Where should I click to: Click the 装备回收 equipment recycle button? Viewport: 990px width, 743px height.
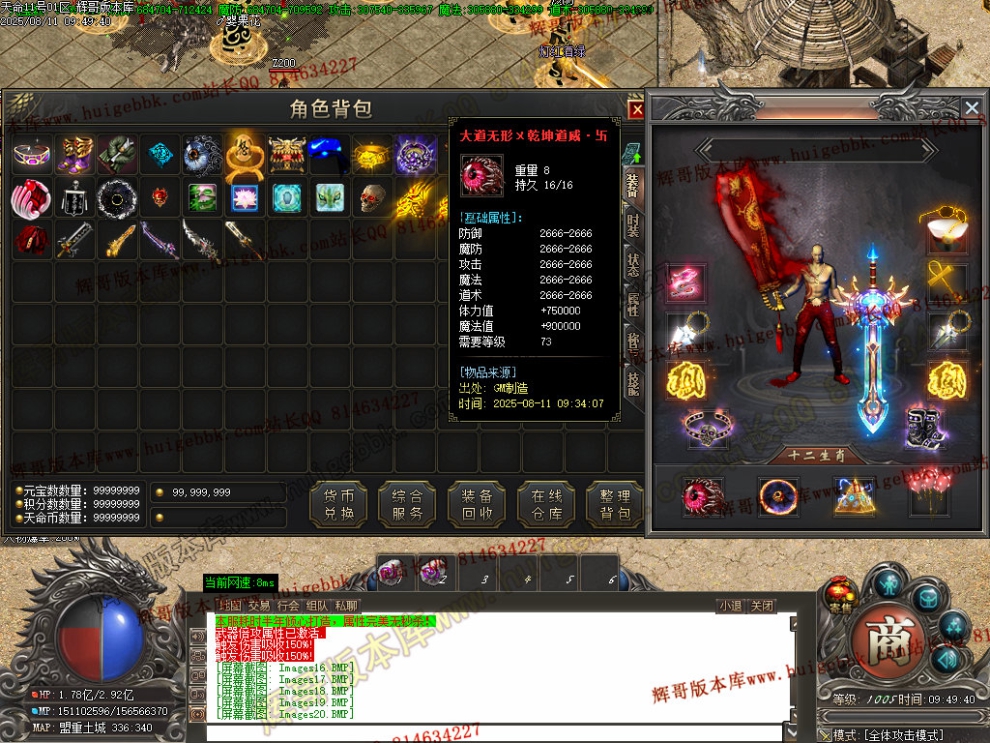(477, 504)
